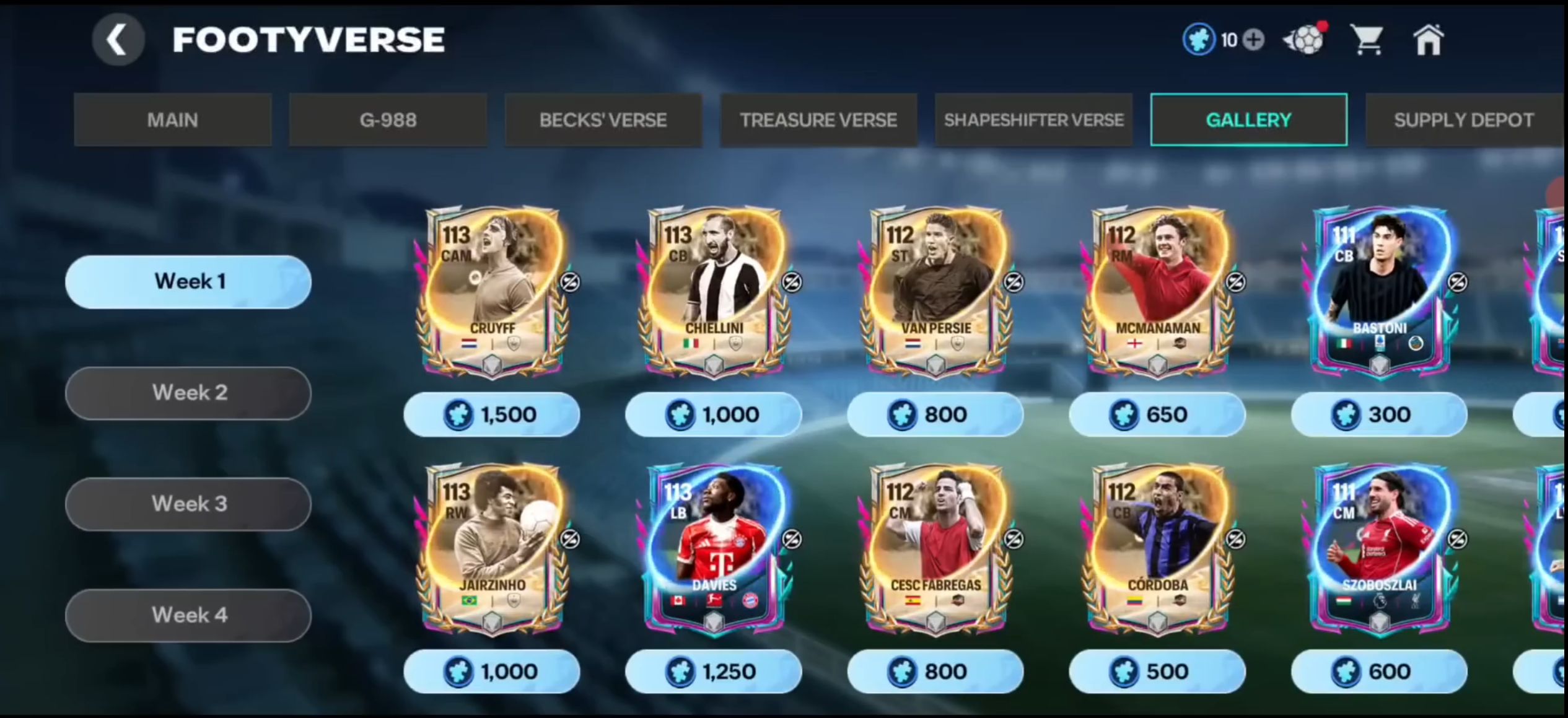This screenshot has height=718, width=1568.
Task: Click the back arrow beside FOOTYVERSE title
Action: tap(118, 39)
